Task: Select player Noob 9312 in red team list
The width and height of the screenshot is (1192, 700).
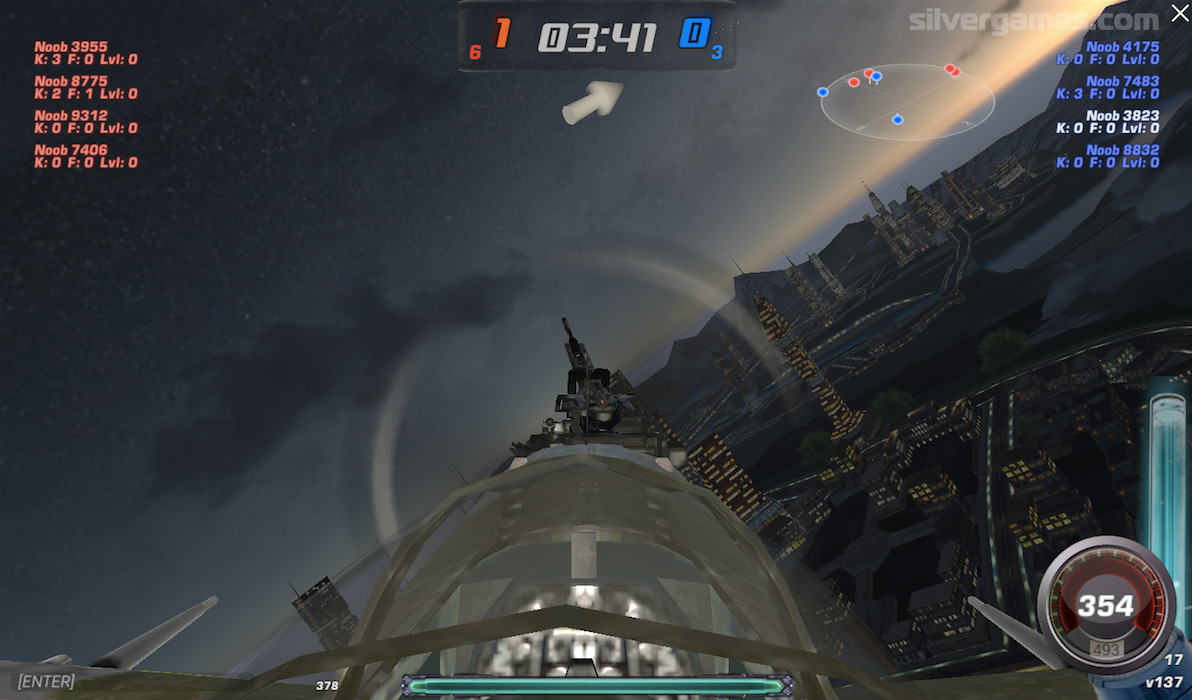Action: point(71,116)
